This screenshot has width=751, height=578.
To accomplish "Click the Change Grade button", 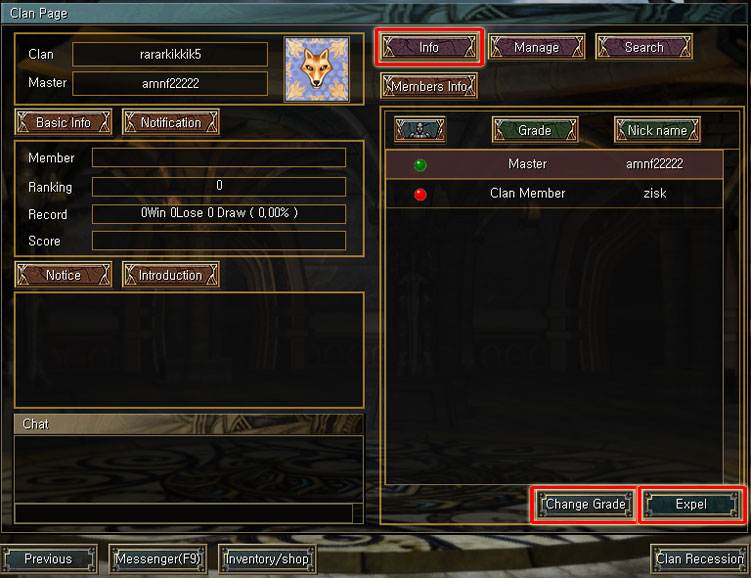I will [585, 504].
